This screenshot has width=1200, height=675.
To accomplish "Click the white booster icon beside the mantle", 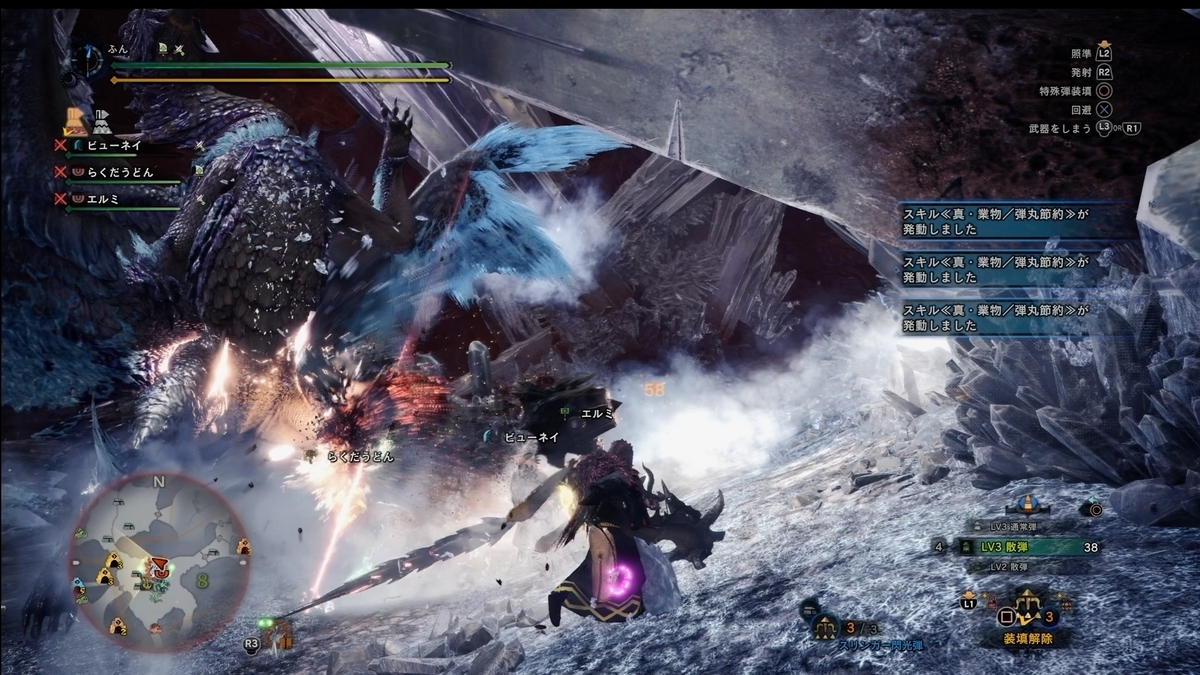I will coord(102,123).
